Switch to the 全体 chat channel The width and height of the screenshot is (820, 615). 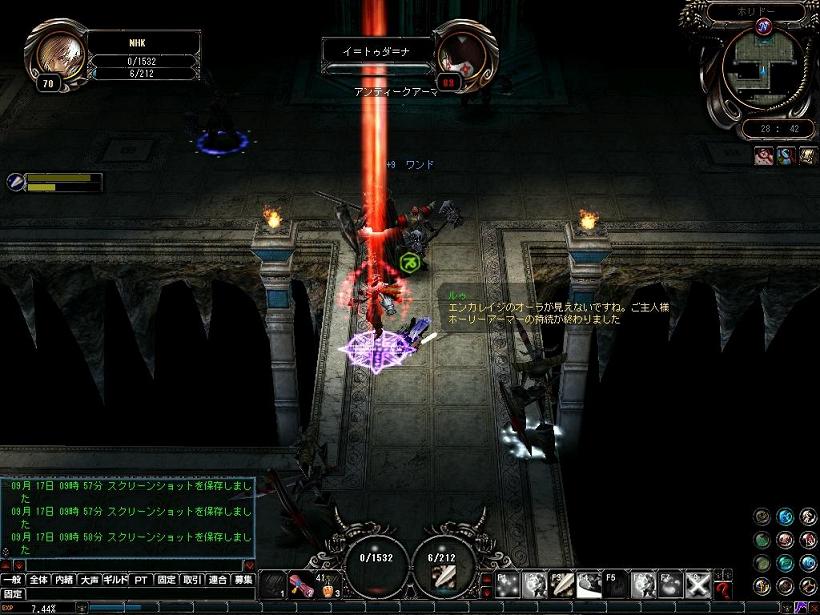click(38, 579)
